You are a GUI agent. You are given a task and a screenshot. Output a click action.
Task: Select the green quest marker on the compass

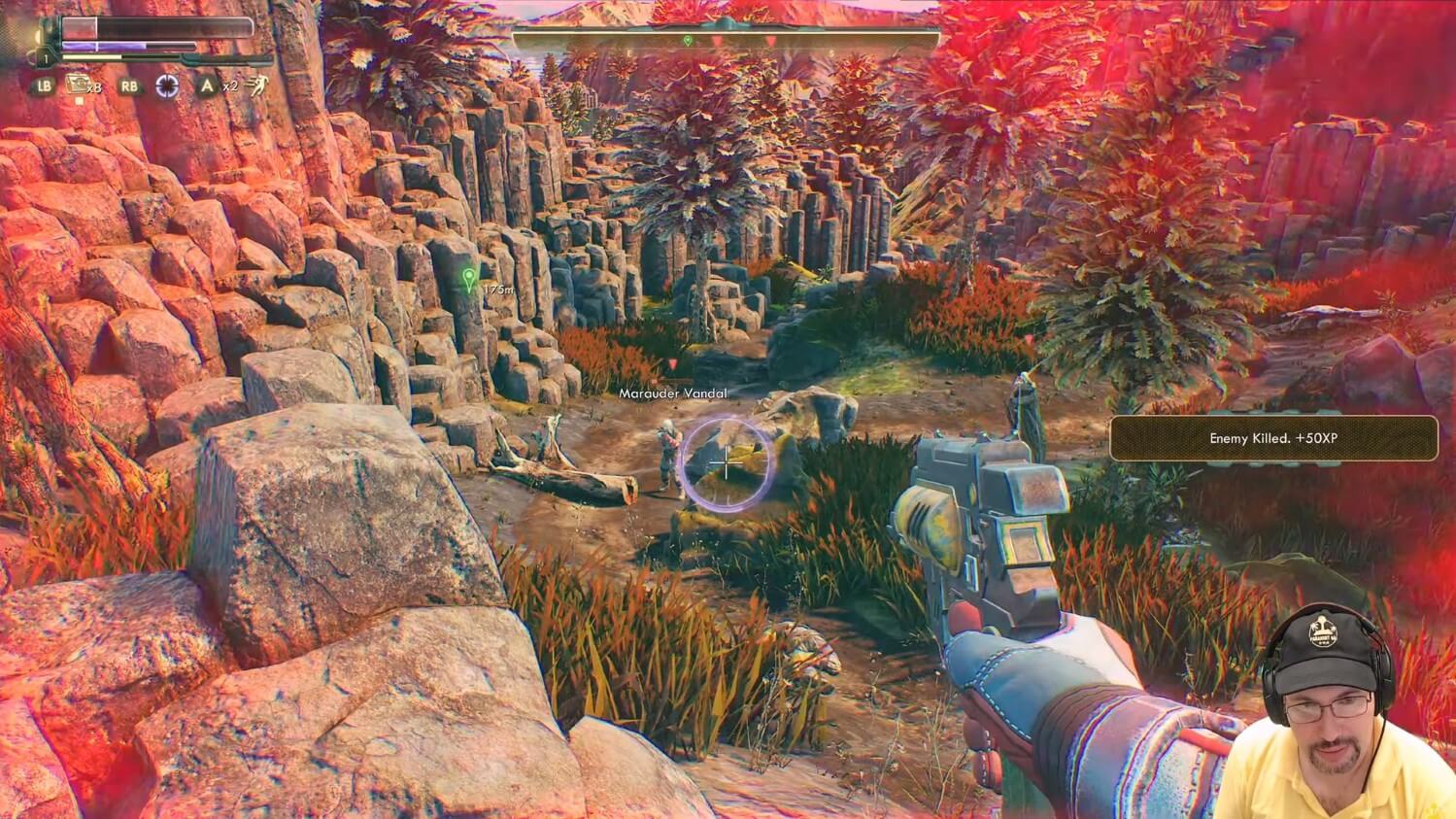click(x=688, y=41)
